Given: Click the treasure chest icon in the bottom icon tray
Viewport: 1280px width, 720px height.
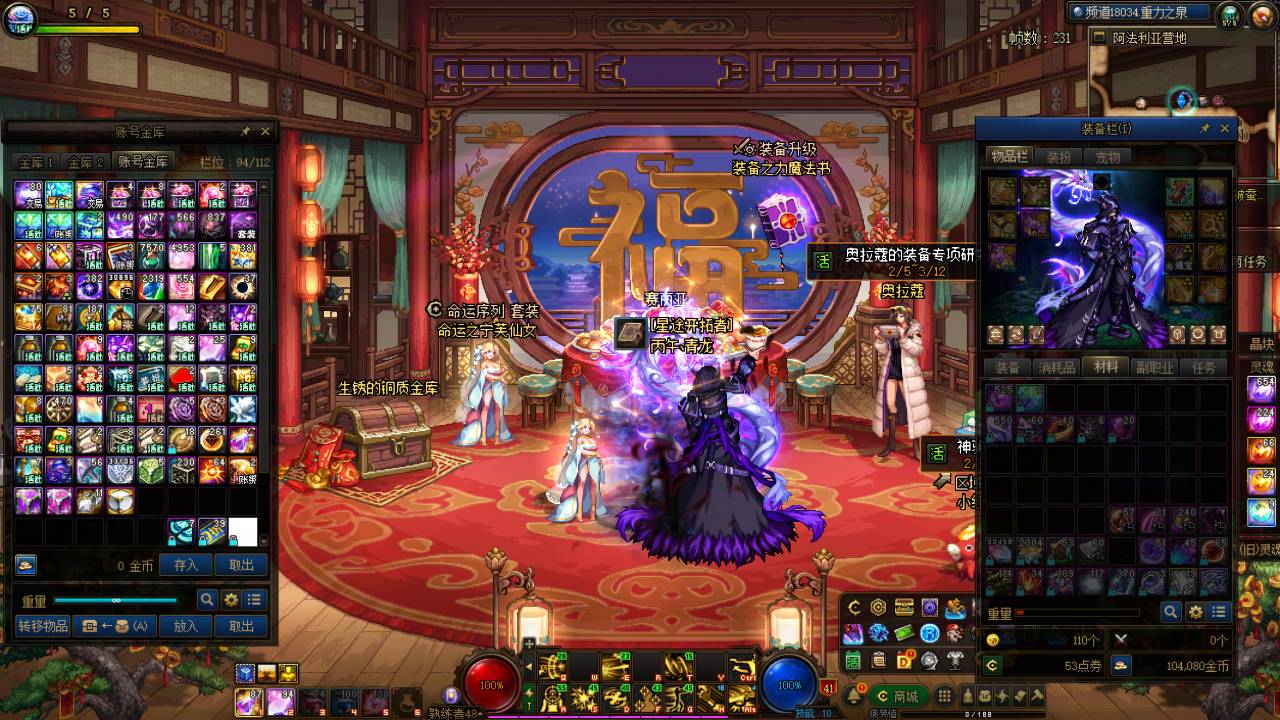Looking at the screenshot, I should (903, 607).
